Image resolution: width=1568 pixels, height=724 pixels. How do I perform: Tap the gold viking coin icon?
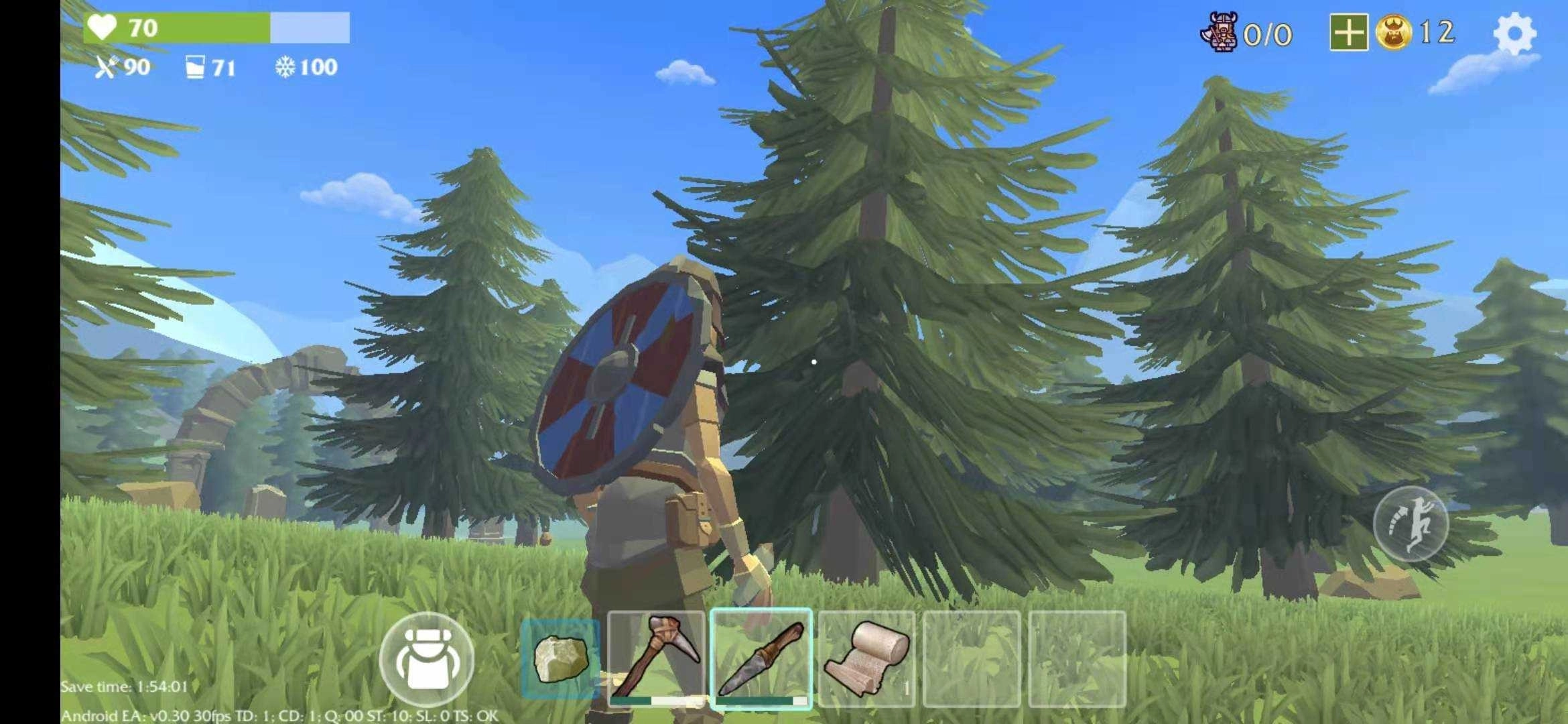tap(1394, 33)
